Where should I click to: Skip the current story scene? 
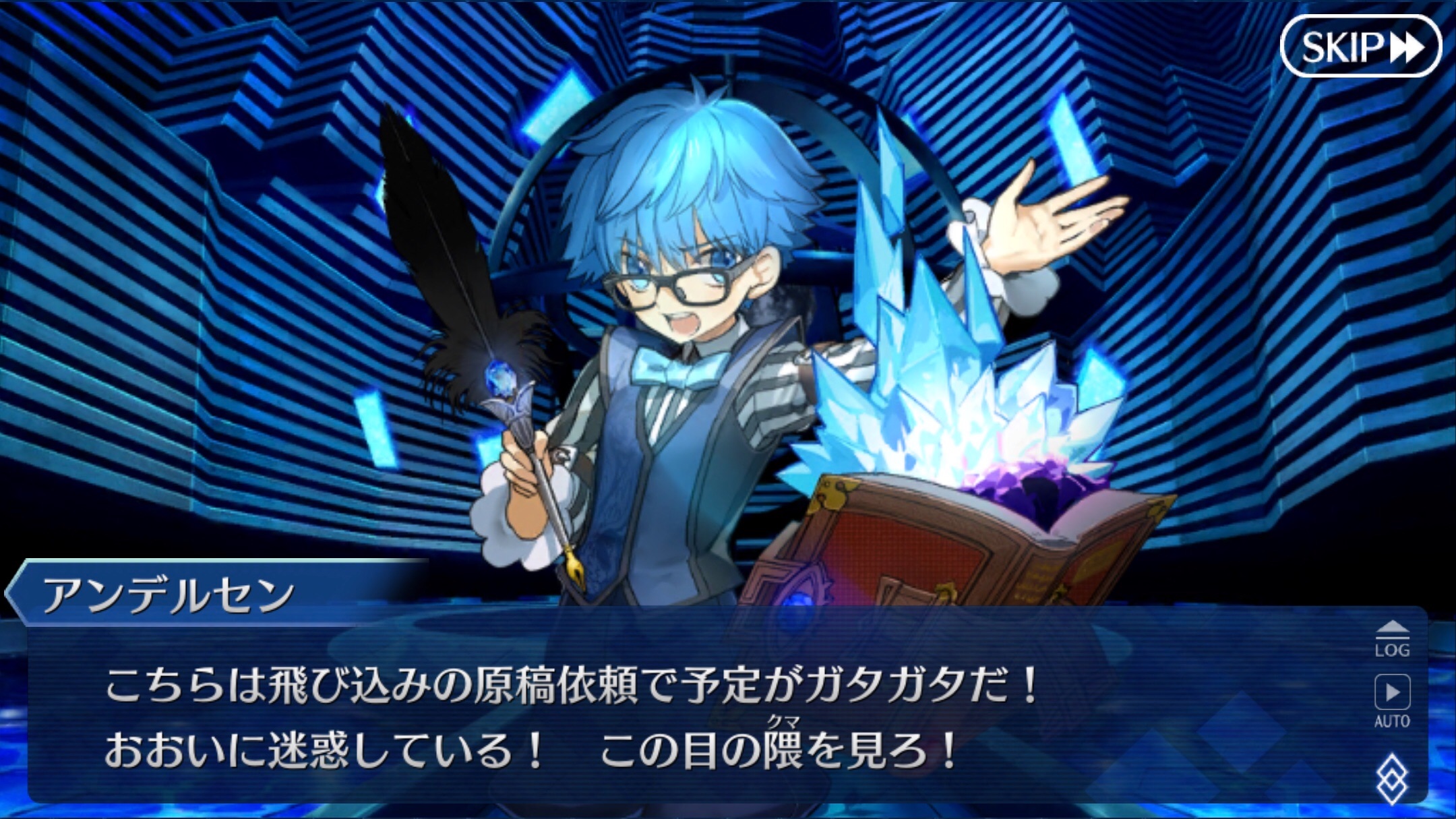[1362, 46]
